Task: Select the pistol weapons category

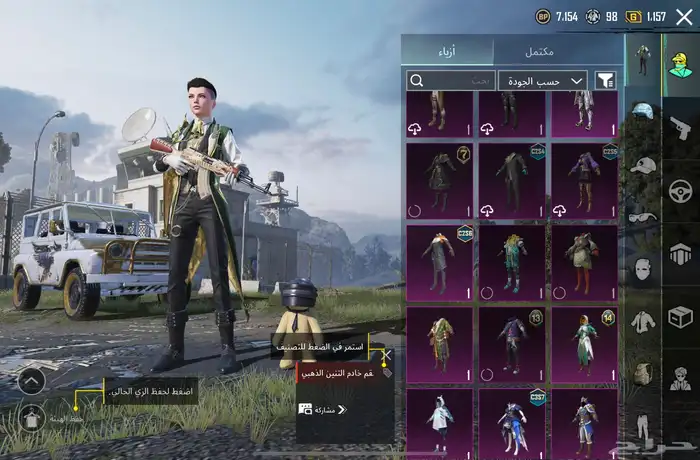Action: [x=680, y=128]
